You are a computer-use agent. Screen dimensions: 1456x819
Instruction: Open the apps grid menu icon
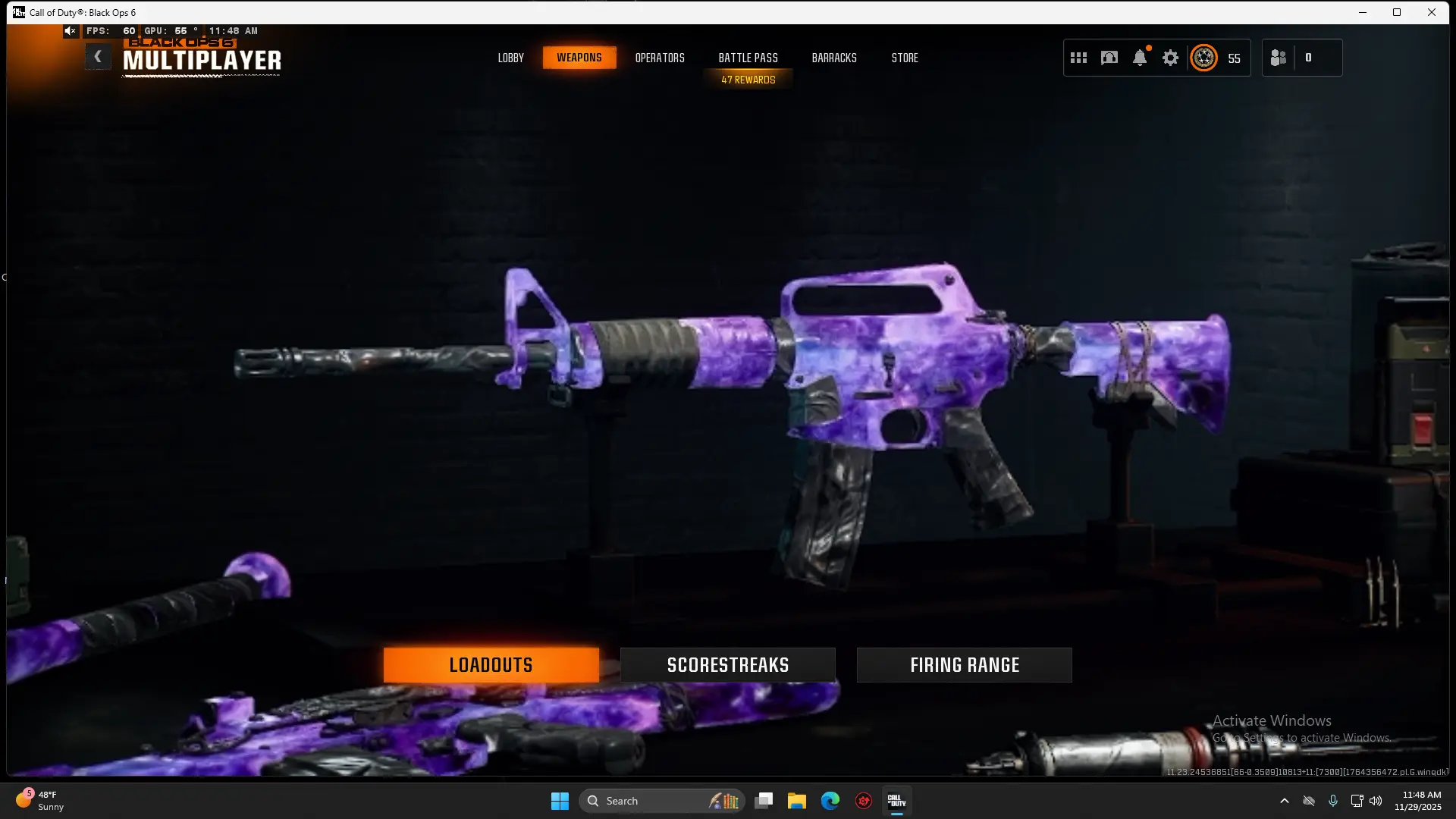click(x=1078, y=57)
